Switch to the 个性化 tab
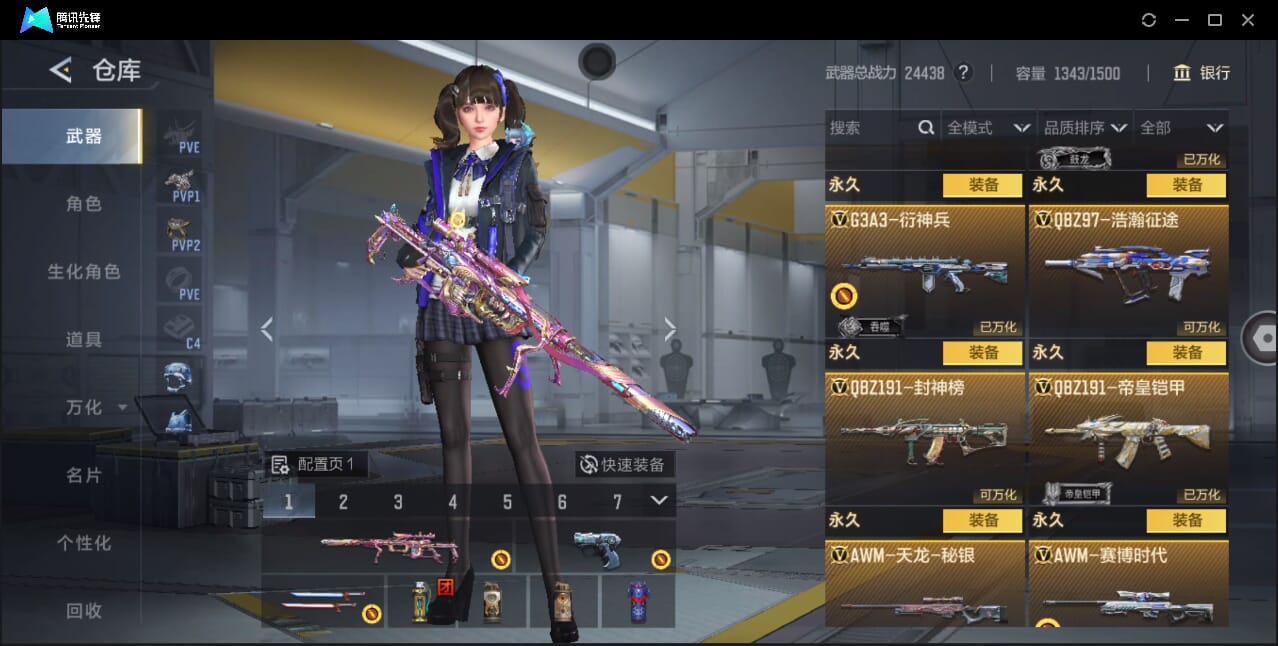This screenshot has width=1278, height=646. (84, 544)
